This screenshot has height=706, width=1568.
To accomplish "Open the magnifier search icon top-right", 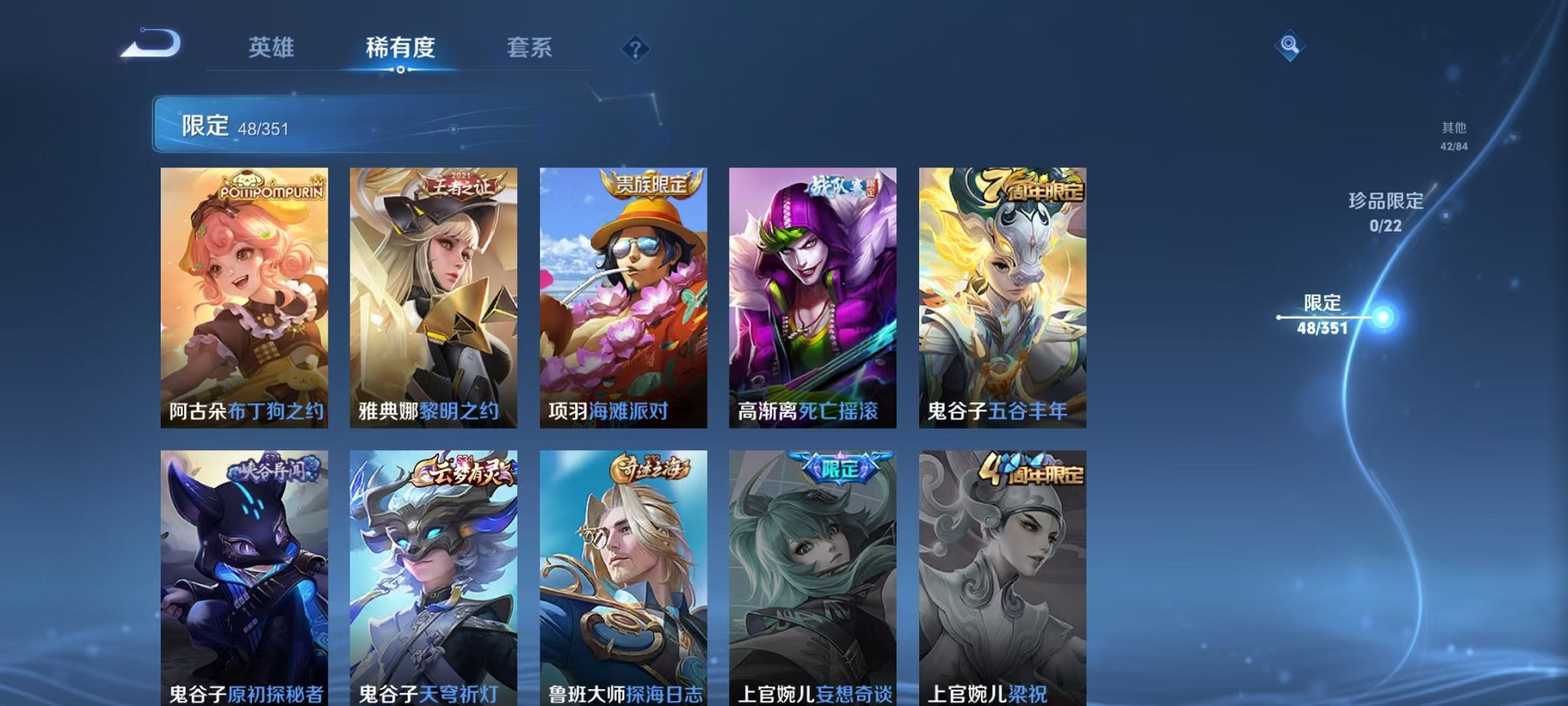I will point(1288,45).
